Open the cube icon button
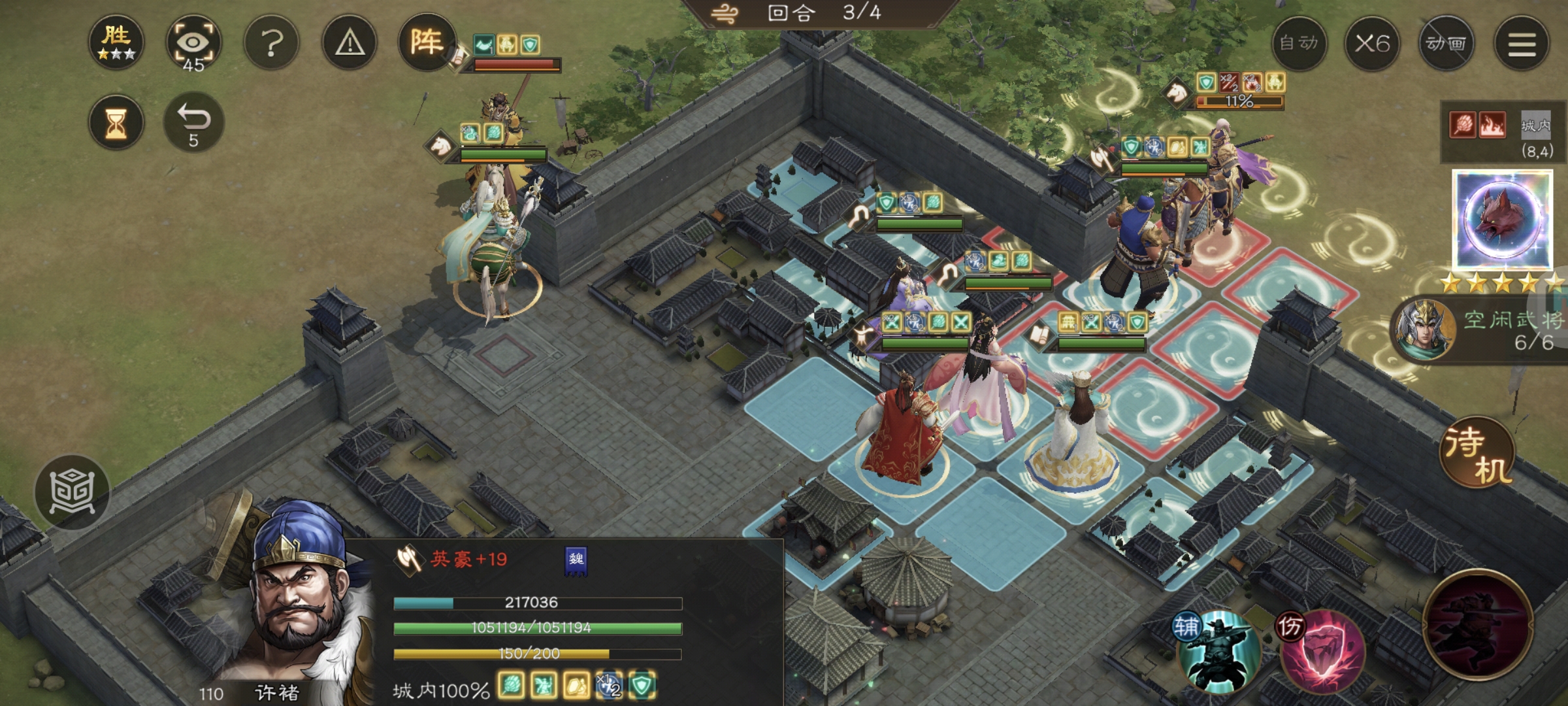The width and height of the screenshot is (1568, 706). pyautogui.click(x=72, y=492)
